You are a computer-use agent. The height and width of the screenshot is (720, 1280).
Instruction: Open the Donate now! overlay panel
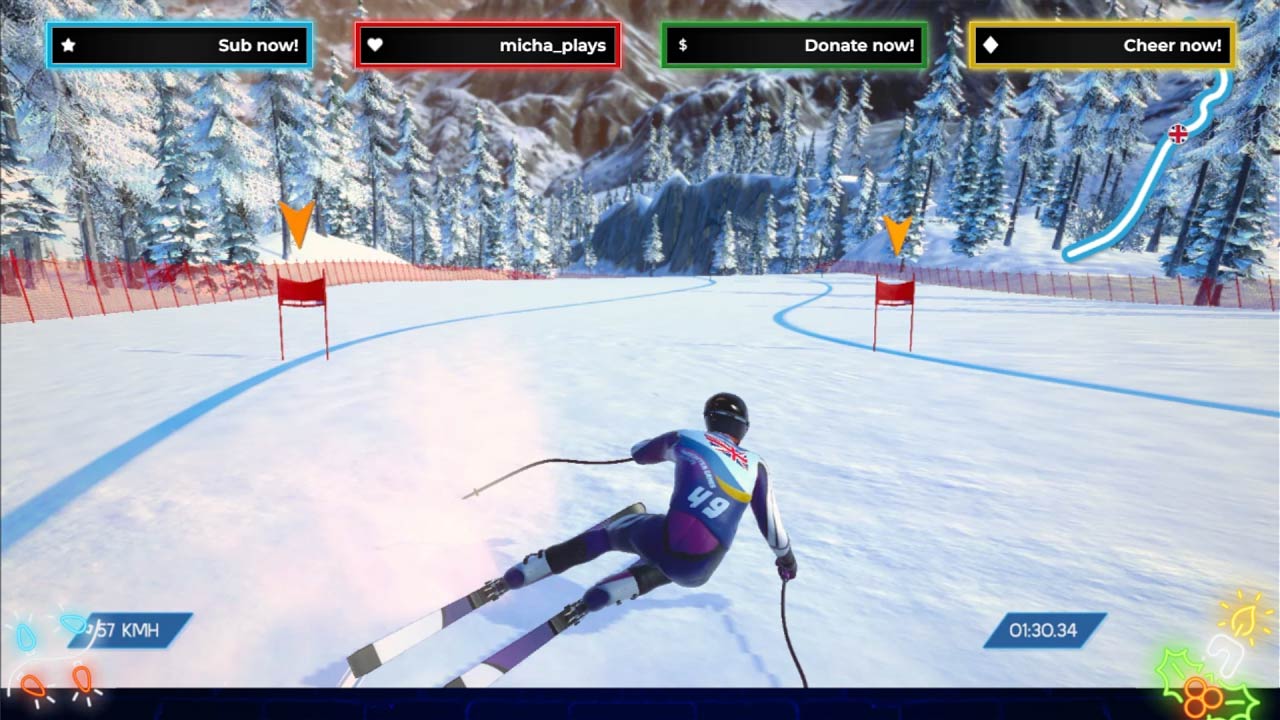pyautogui.click(x=794, y=46)
